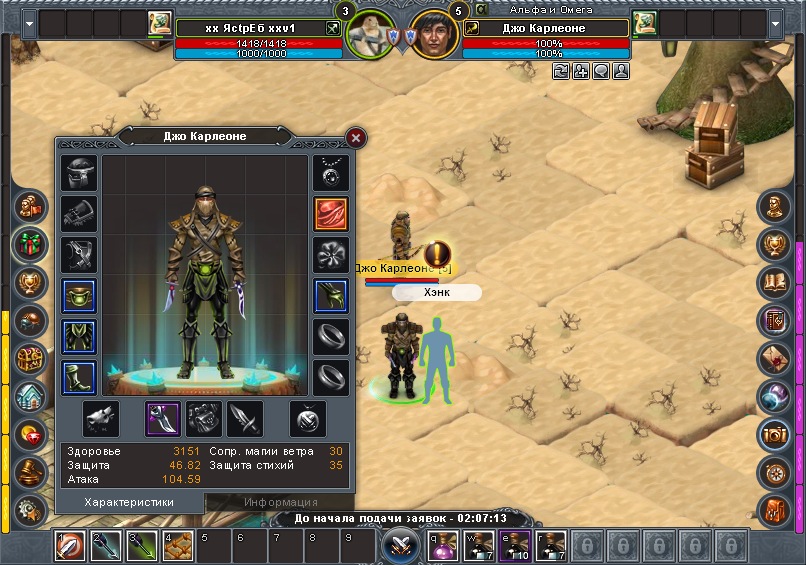Select the purple dagger weapon slot
Image resolution: width=806 pixels, height=565 pixels.
pos(162,418)
